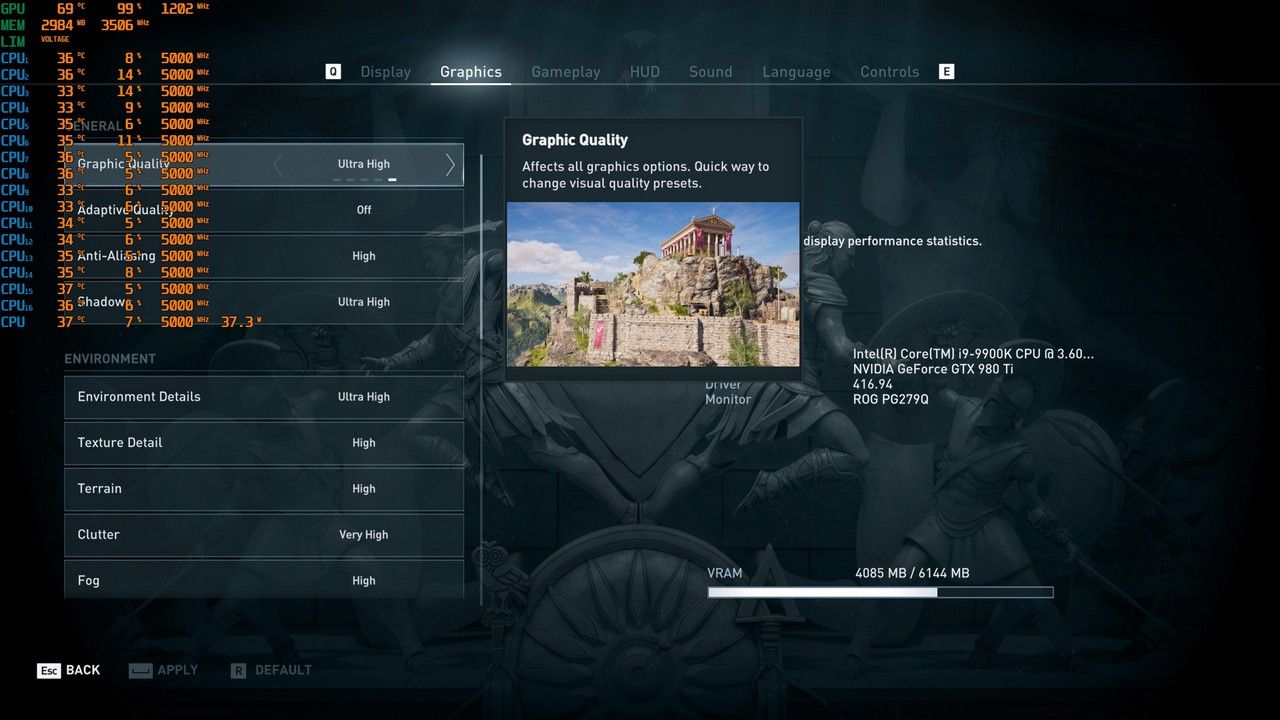This screenshot has width=1280, height=720.
Task: Apply the graphics changes
Action: tap(164, 670)
